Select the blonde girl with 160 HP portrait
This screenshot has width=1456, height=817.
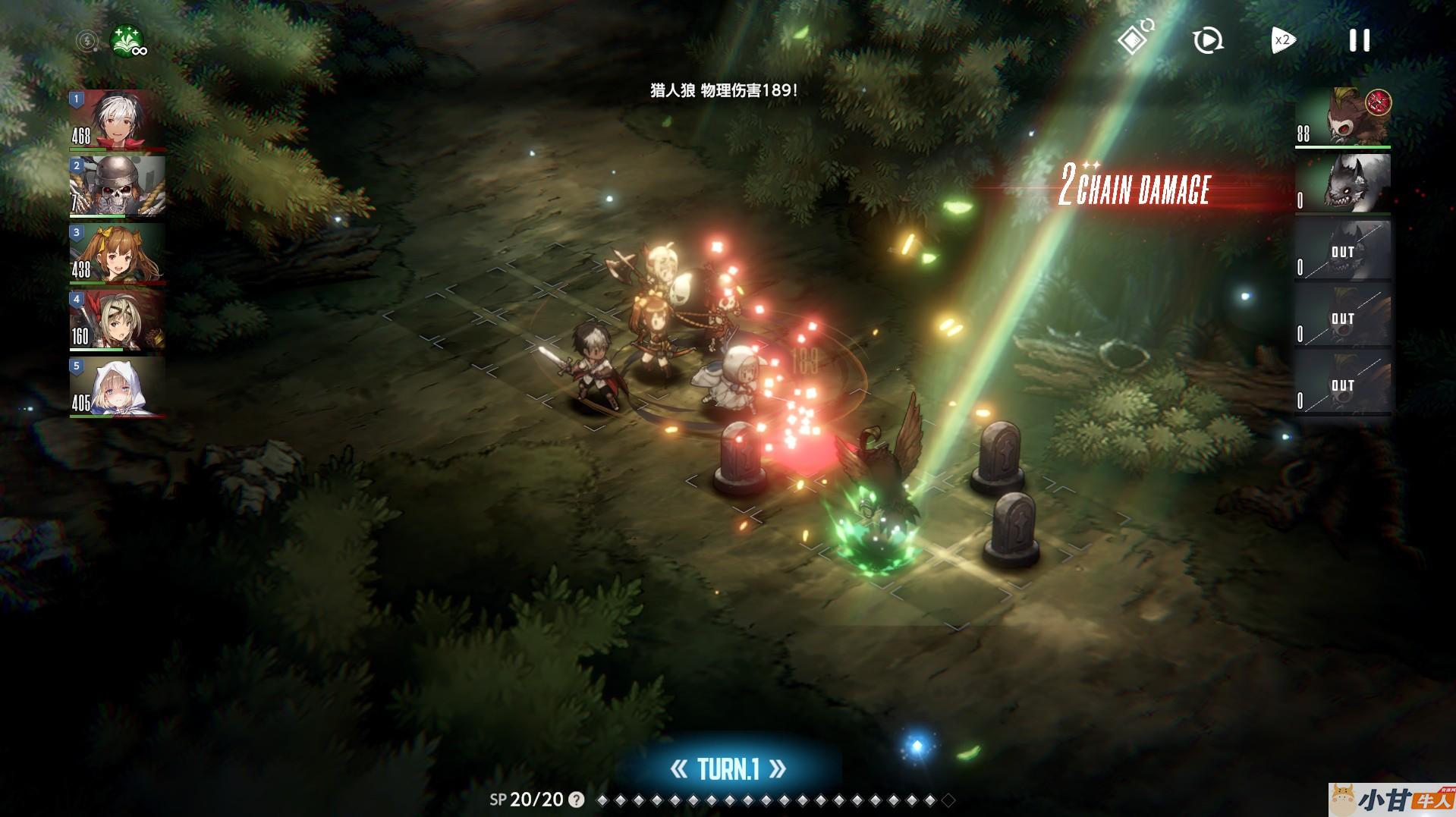click(x=118, y=320)
